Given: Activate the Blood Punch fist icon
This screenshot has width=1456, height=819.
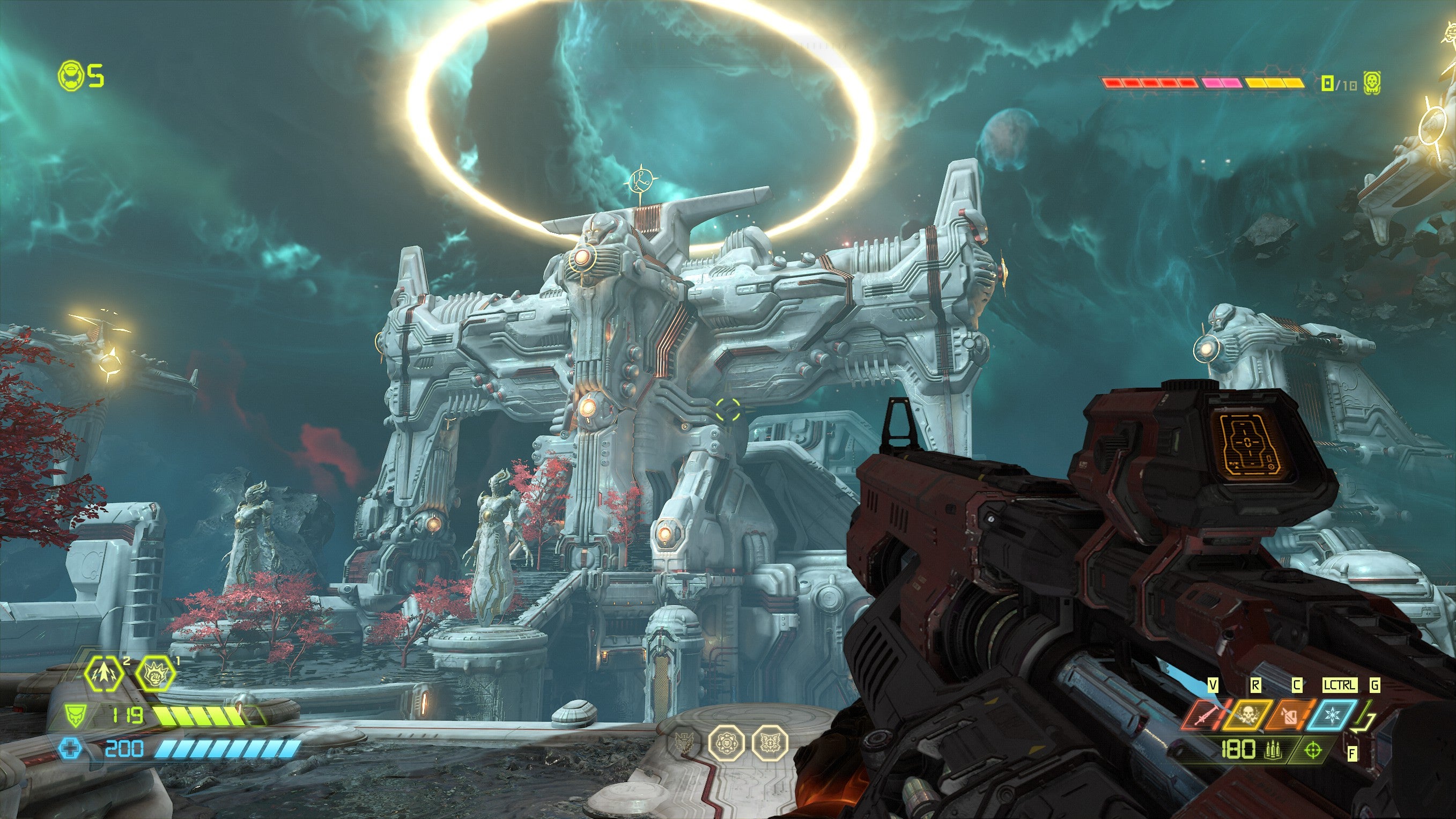Looking at the screenshot, I should (x=154, y=673).
